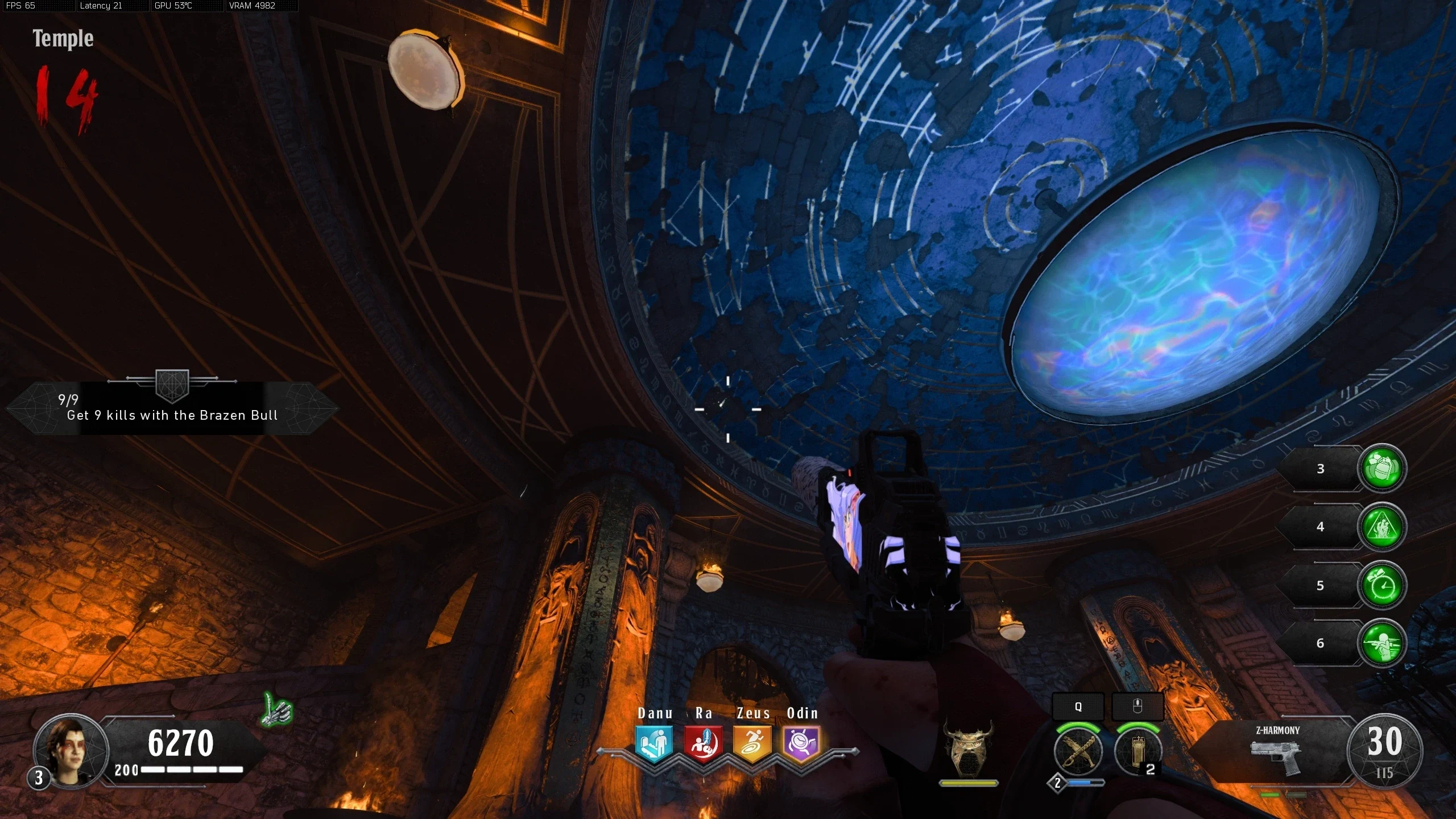
Task: Open the Brazen Bull kills challenge tracker
Action: (x=172, y=408)
